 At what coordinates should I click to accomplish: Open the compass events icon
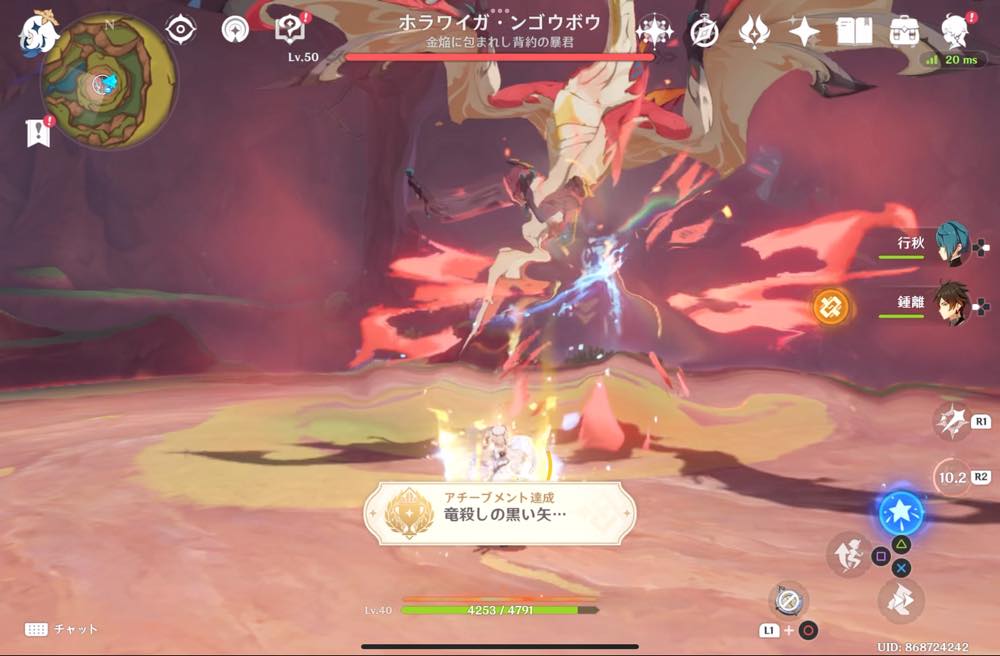704,32
